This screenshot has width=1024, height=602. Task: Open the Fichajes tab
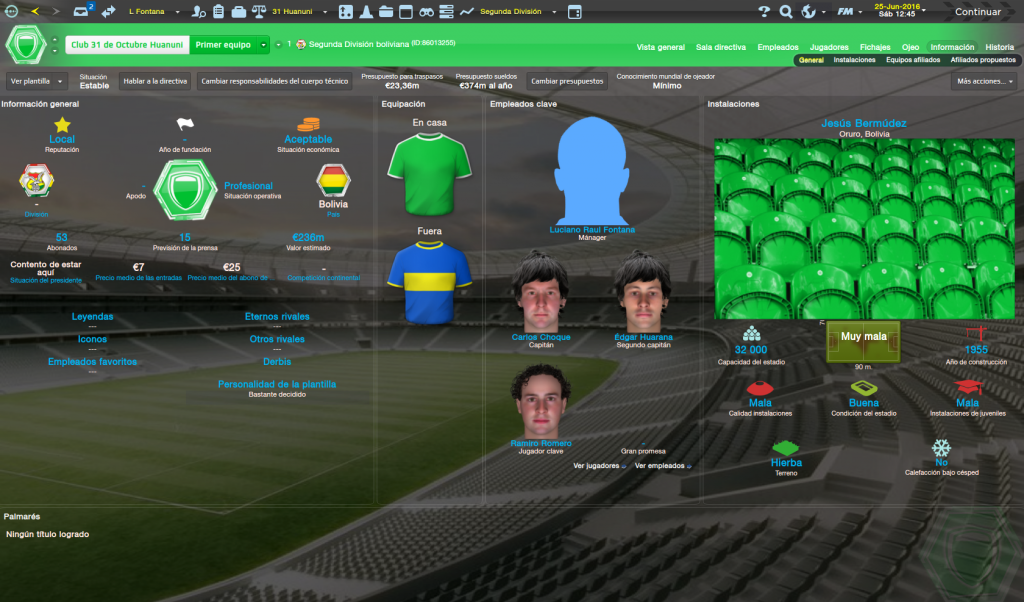[875, 47]
